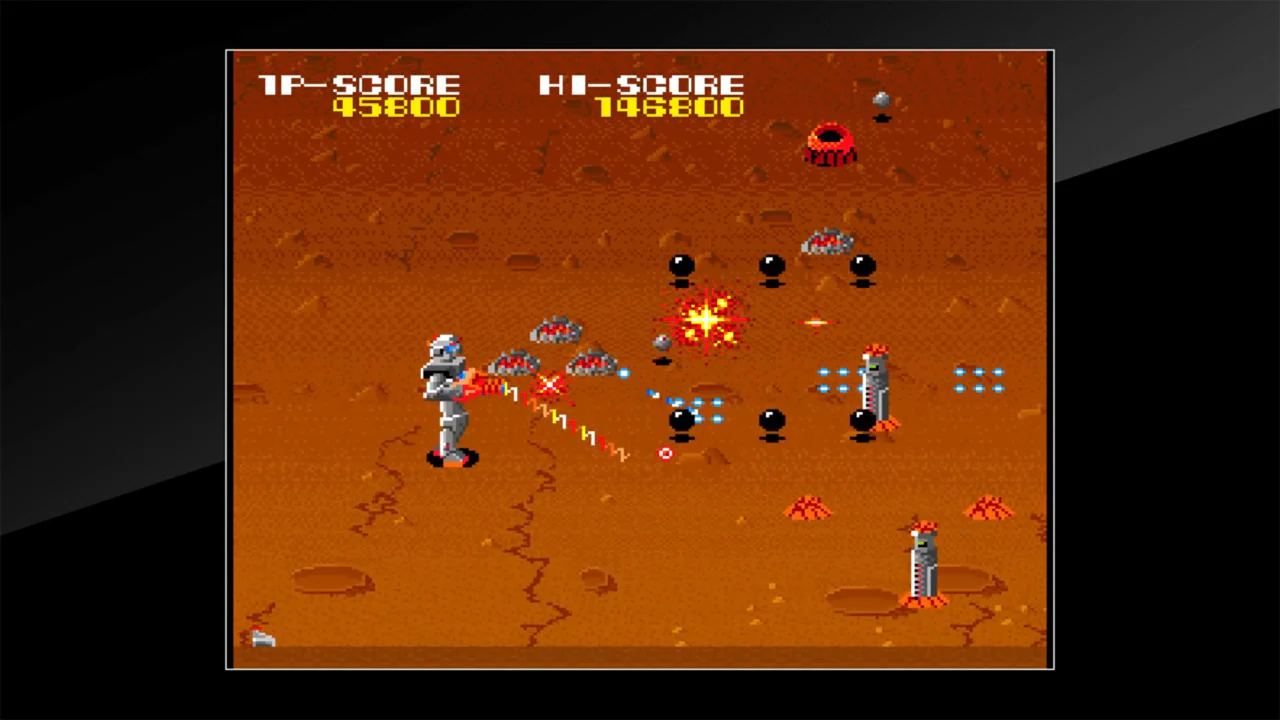This screenshot has width=1280, height=720.
Task: Click the red crosshair X near the player's gun
Action: pos(551,385)
